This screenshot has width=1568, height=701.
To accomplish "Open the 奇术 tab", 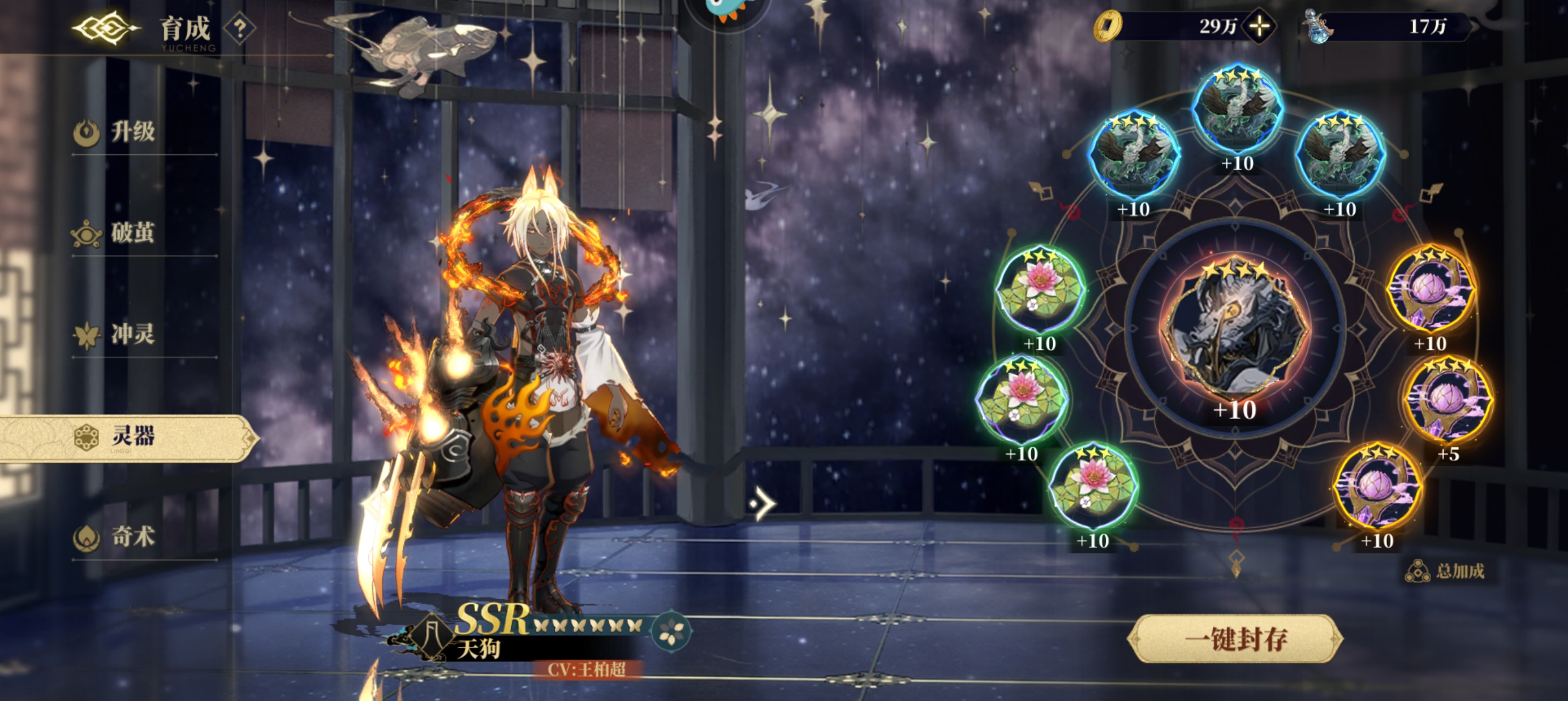I will click(133, 536).
